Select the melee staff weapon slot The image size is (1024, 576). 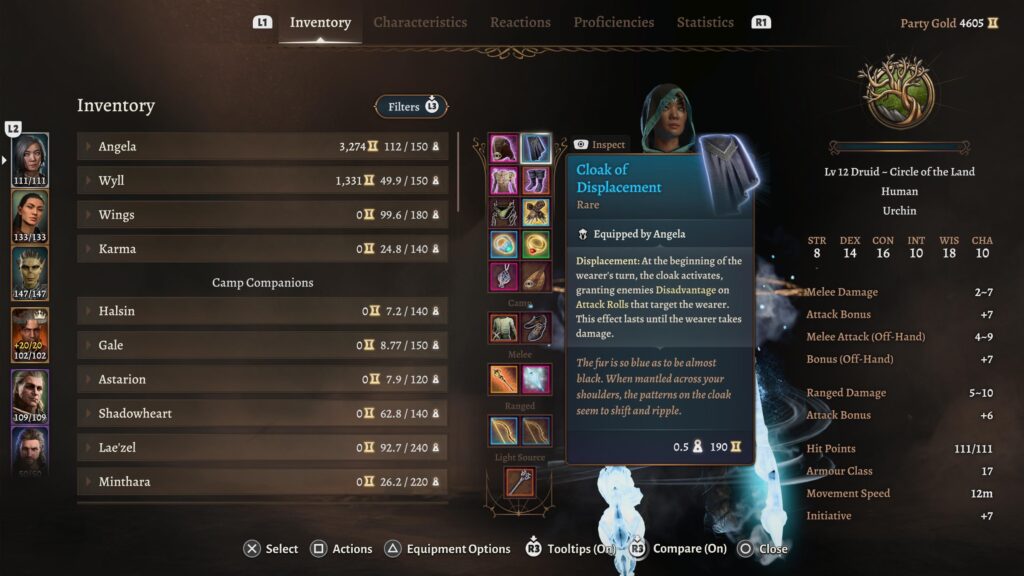pyautogui.click(x=503, y=379)
